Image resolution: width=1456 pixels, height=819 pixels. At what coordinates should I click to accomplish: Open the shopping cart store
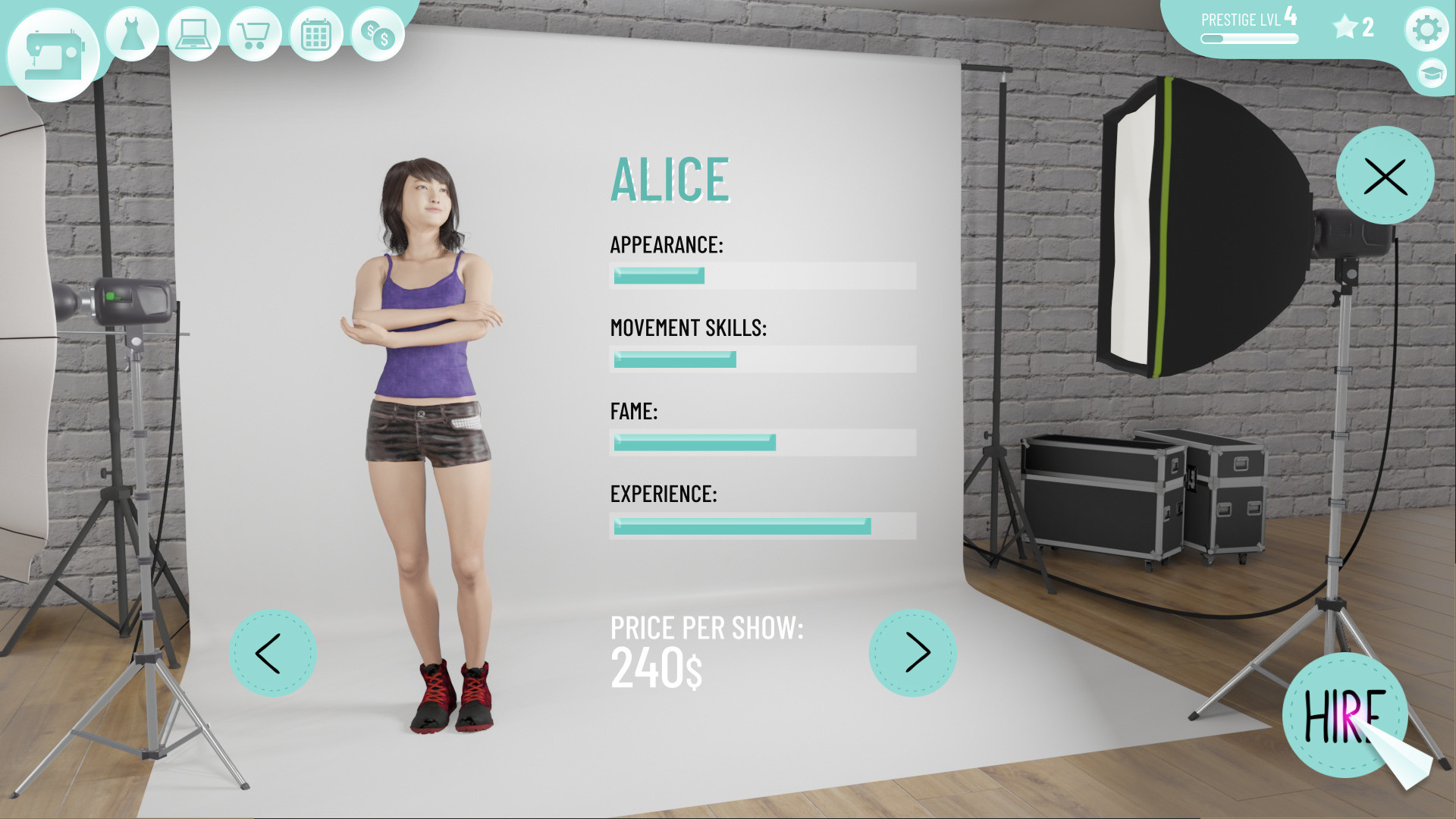click(254, 33)
